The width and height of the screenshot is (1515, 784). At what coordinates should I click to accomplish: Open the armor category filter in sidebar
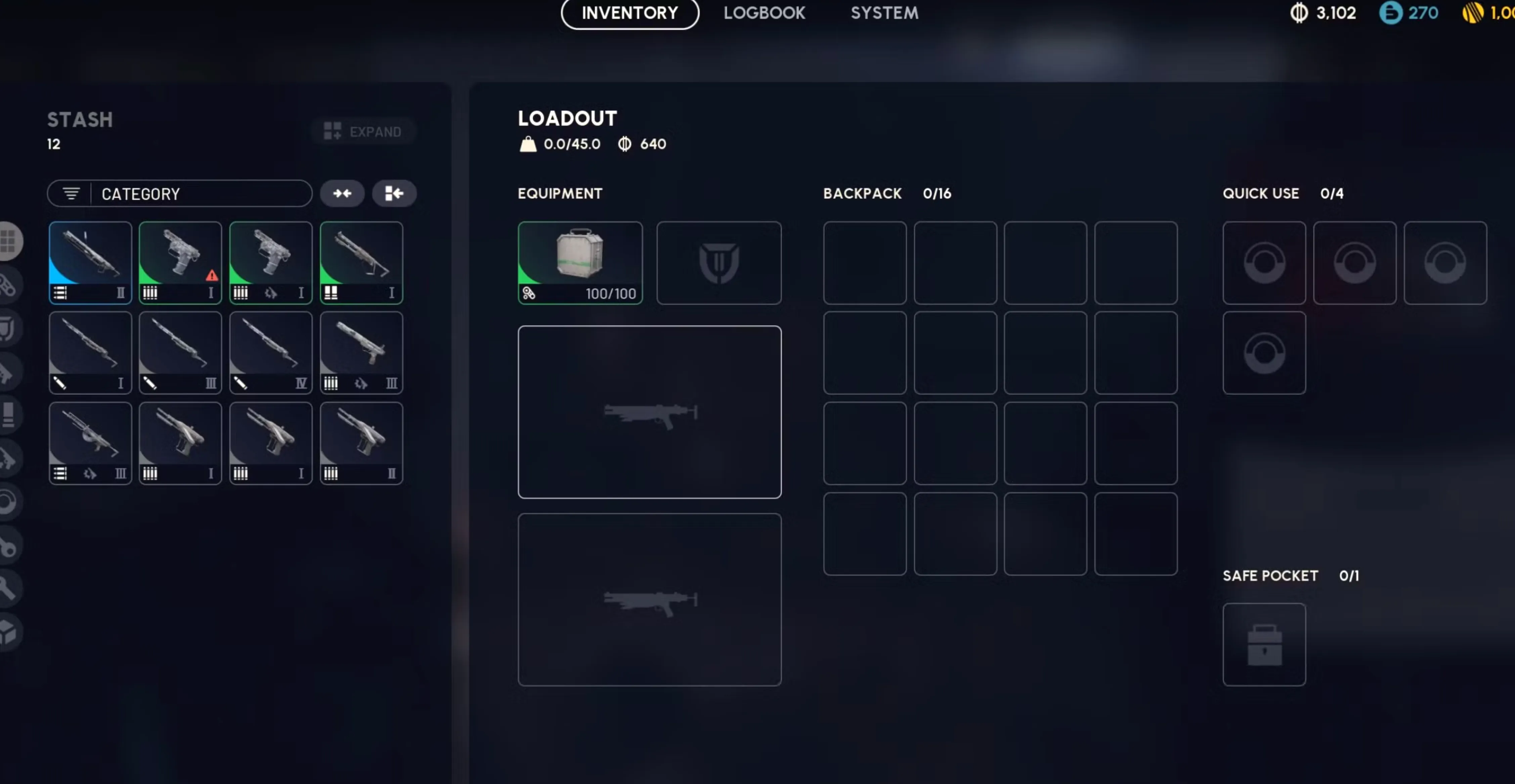point(9,328)
